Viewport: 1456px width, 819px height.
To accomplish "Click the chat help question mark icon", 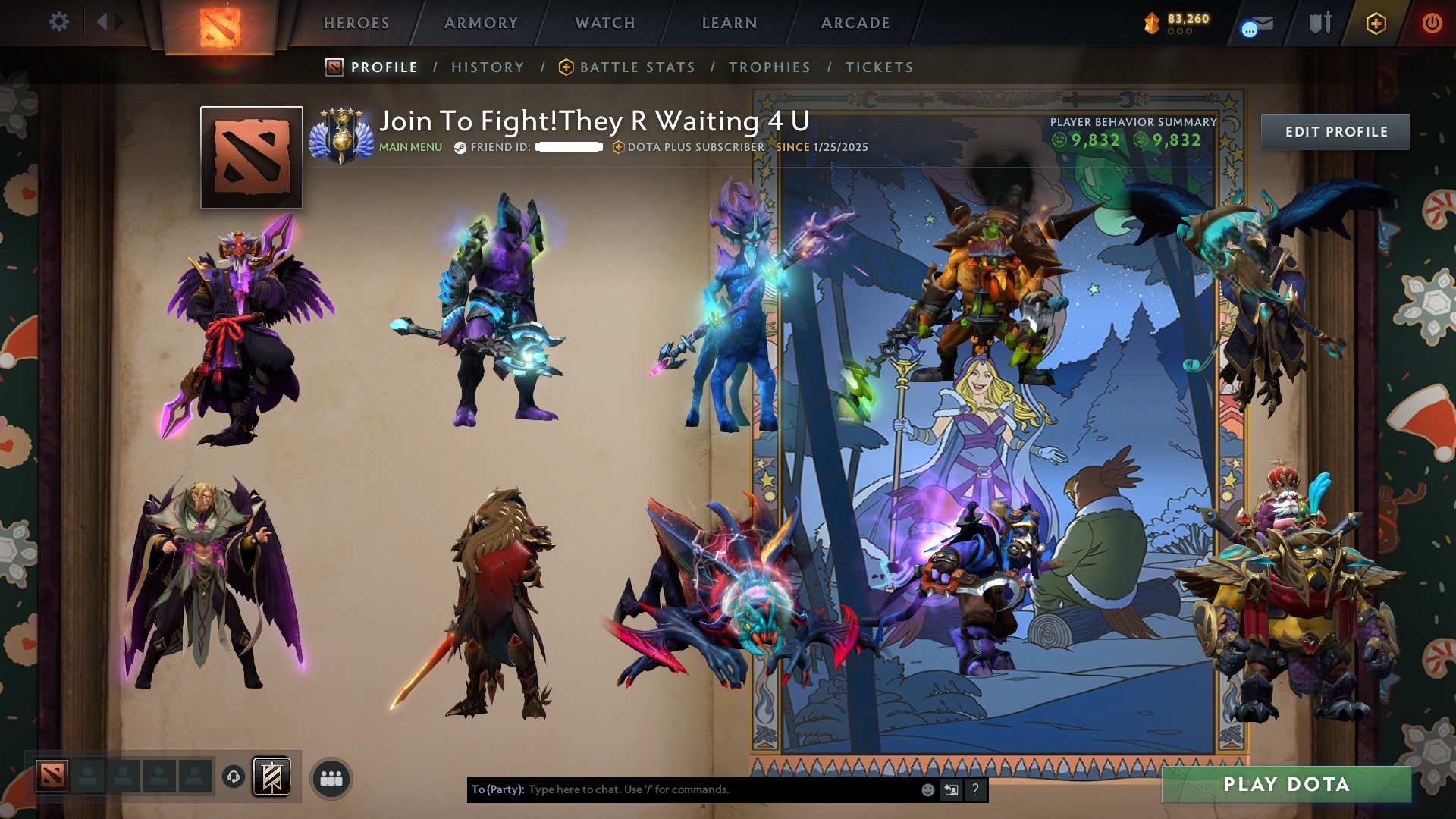I will [x=974, y=790].
